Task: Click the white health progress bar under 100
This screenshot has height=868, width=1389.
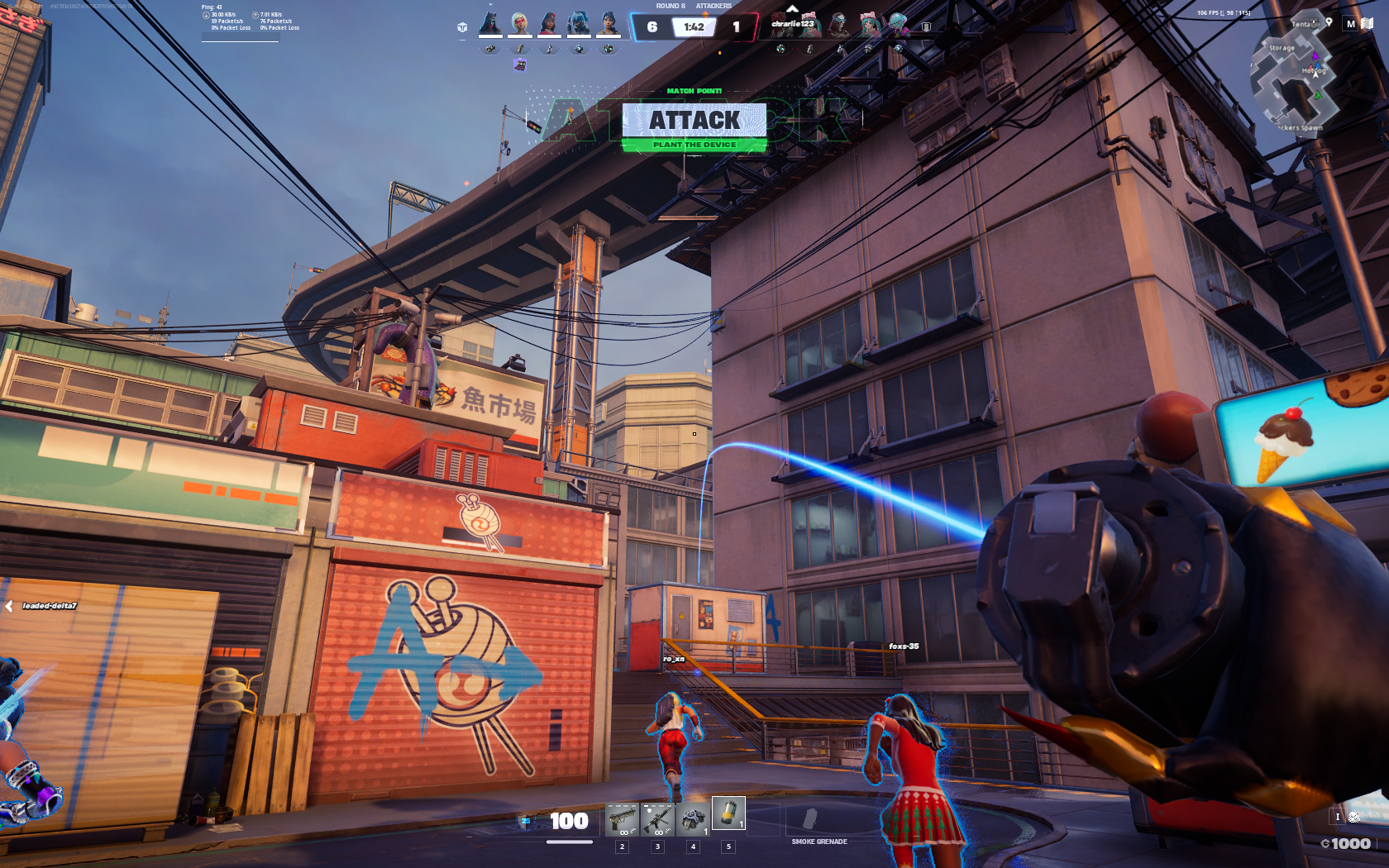Action: (x=570, y=842)
